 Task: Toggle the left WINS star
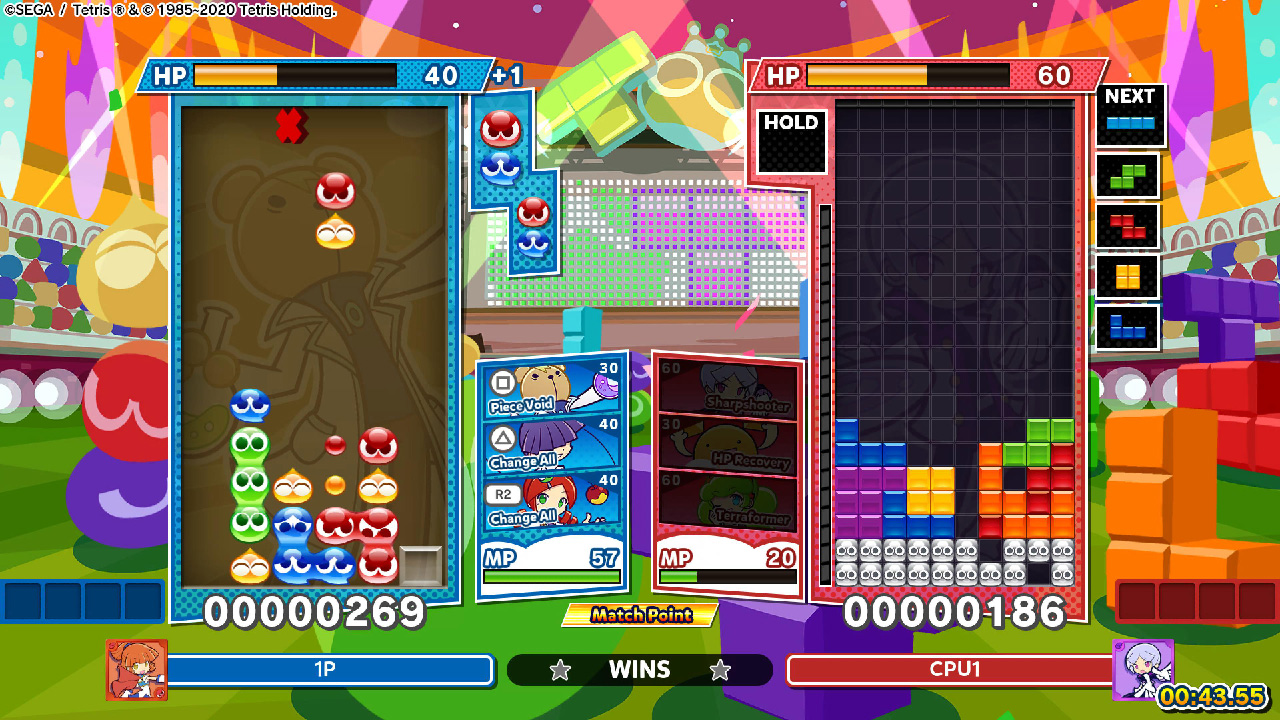(561, 670)
